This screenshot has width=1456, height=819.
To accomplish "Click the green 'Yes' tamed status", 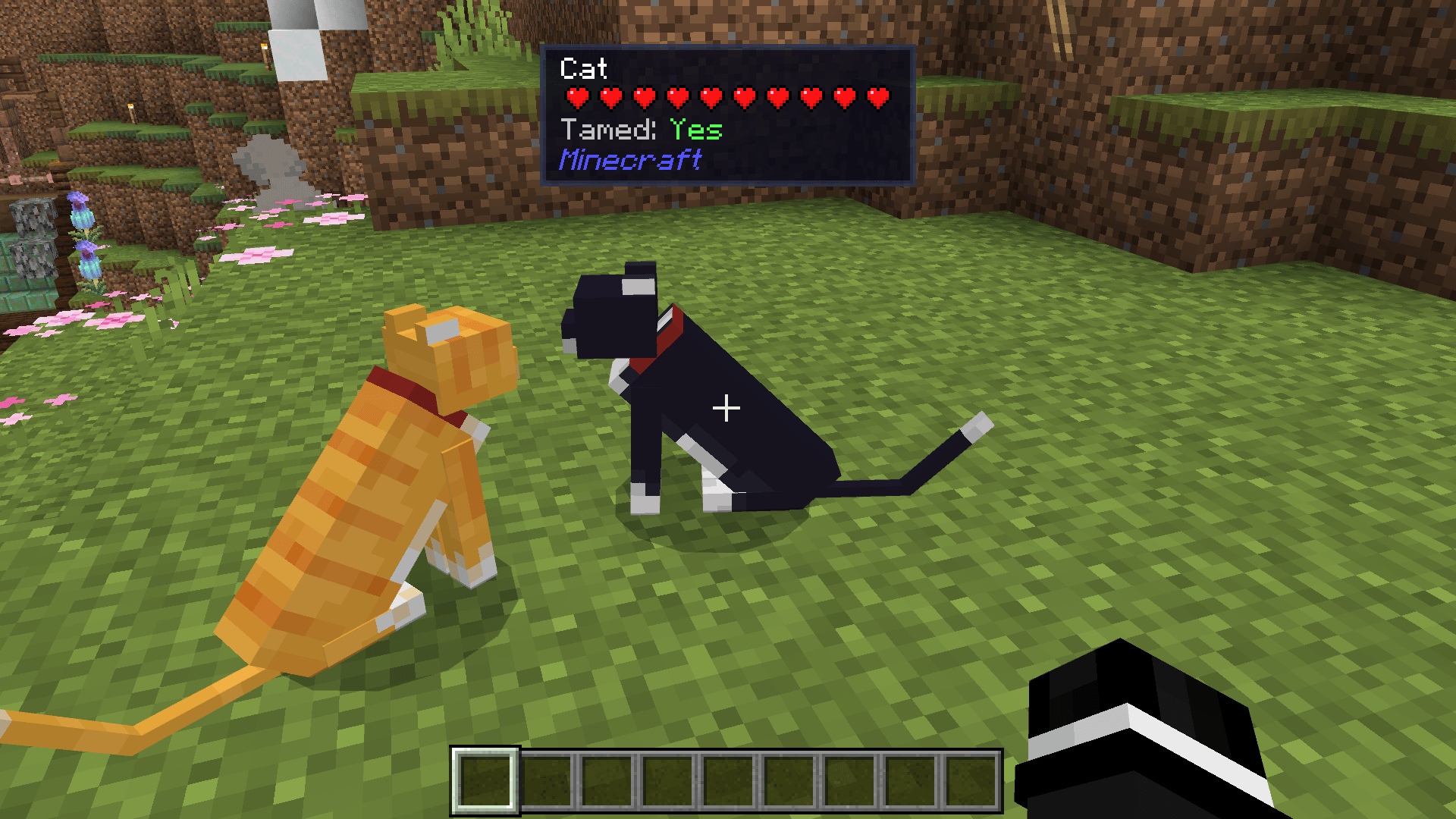I will 695,129.
